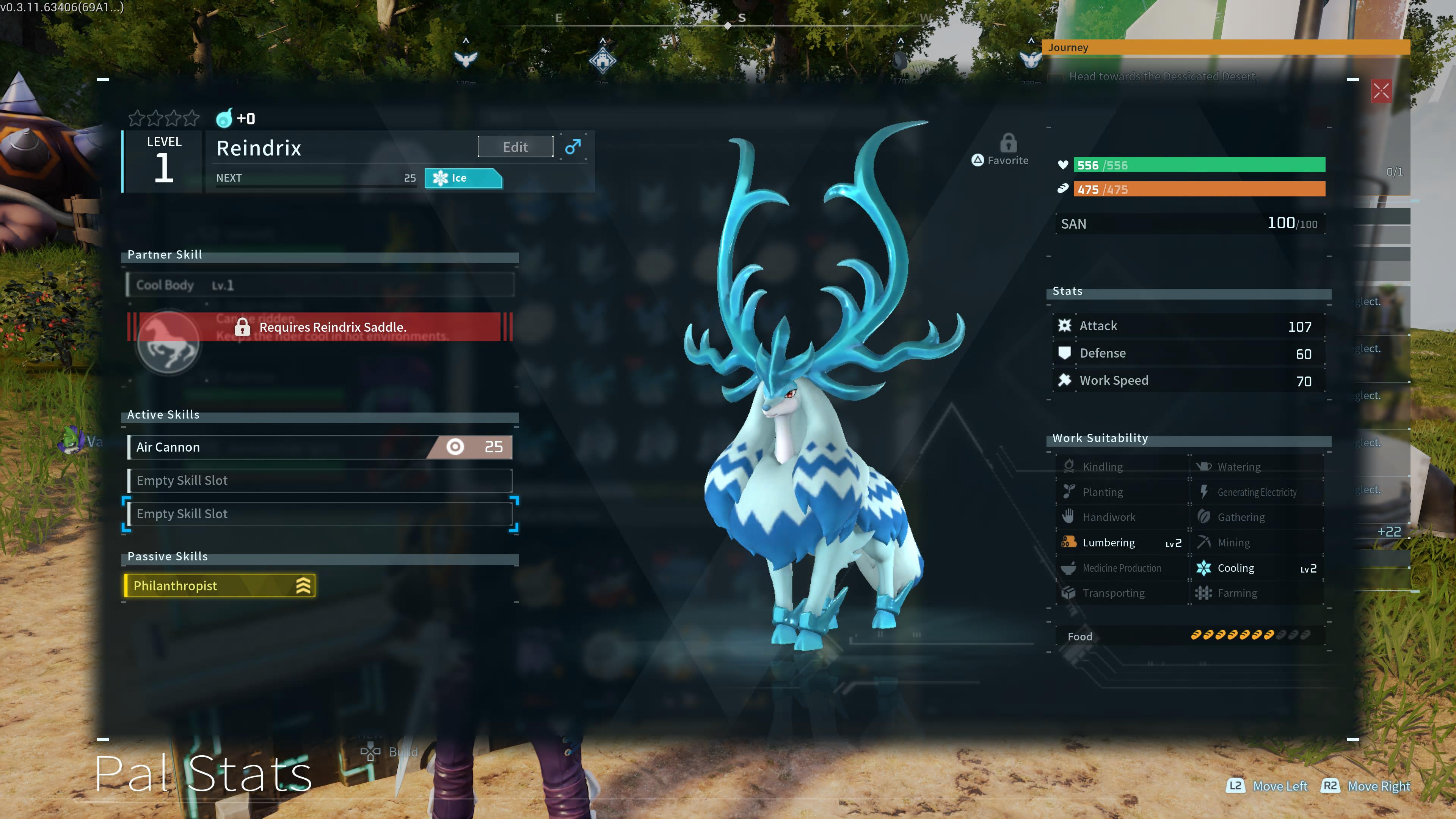
Task: Select the Cooling work suitability entry
Action: pos(1256,568)
